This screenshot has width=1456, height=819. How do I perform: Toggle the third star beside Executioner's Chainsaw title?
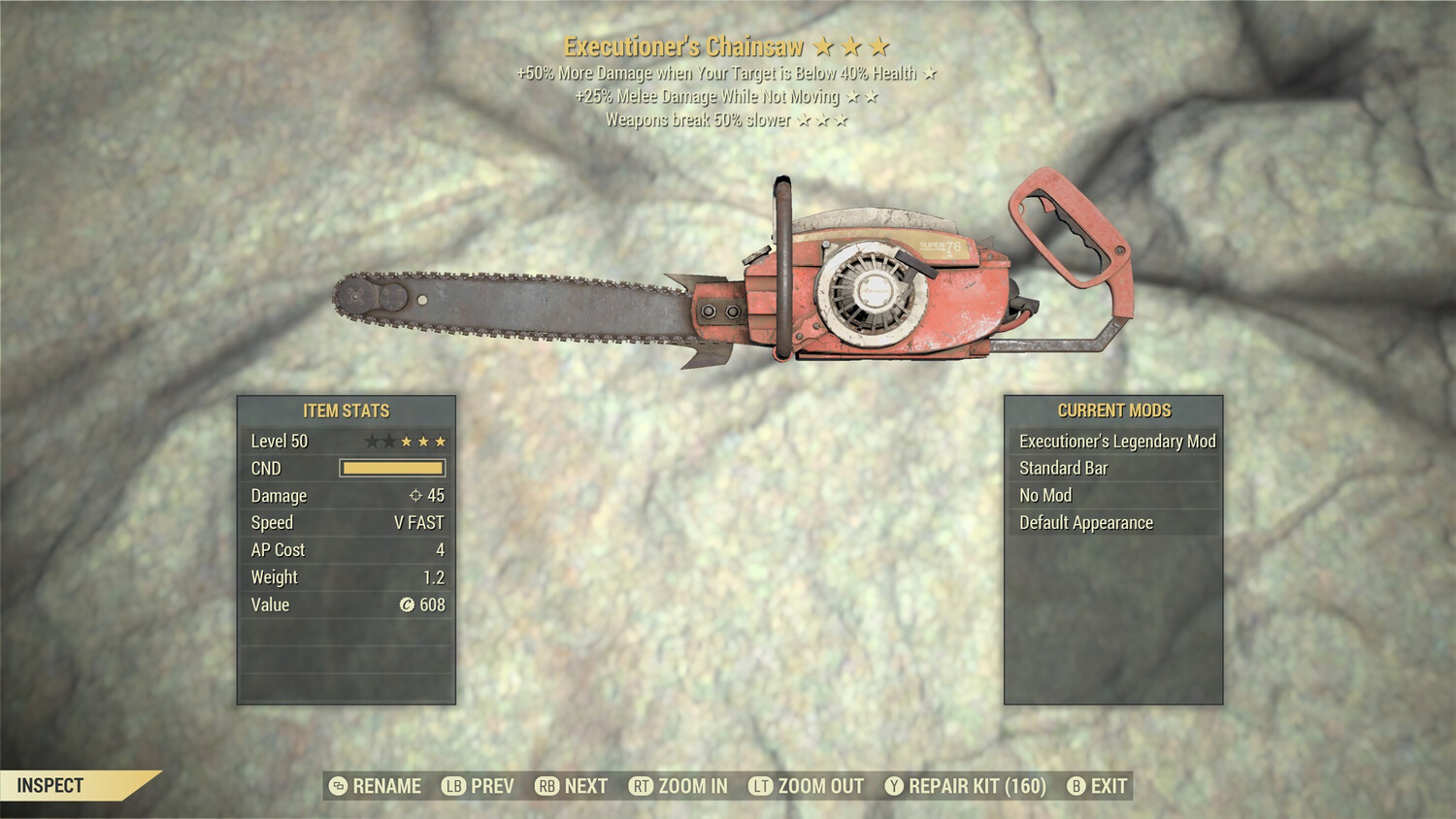(x=881, y=46)
